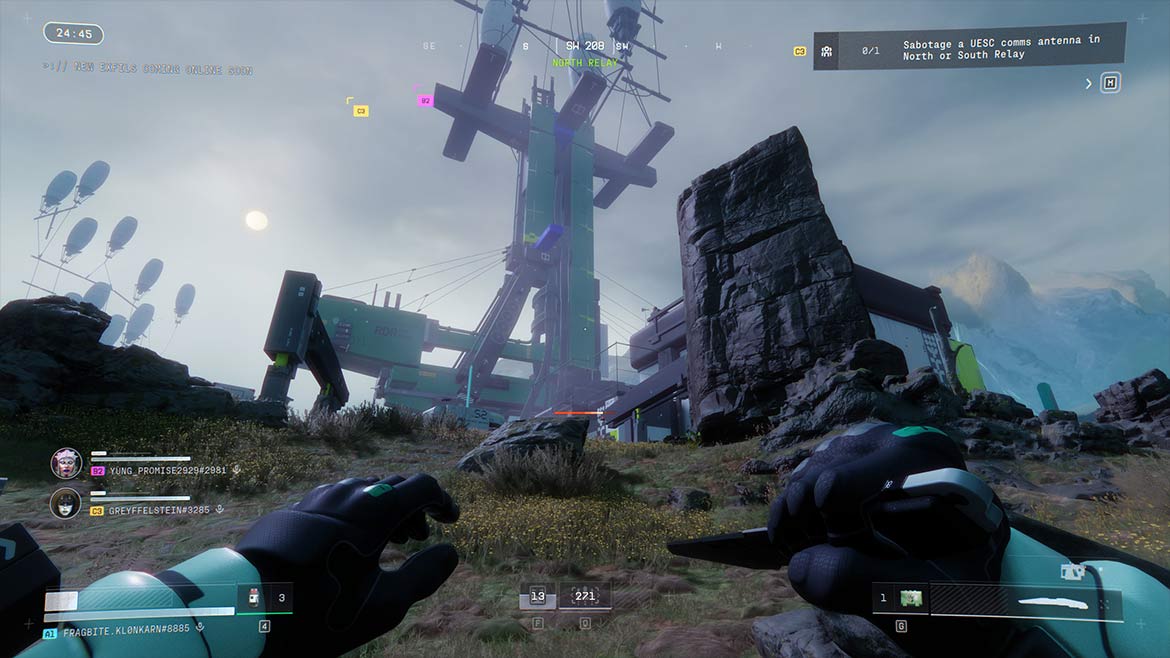Select YUNG_PROMISE2929's teammate portrait
Image resolution: width=1170 pixels, height=658 pixels.
click(x=66, y=463)
